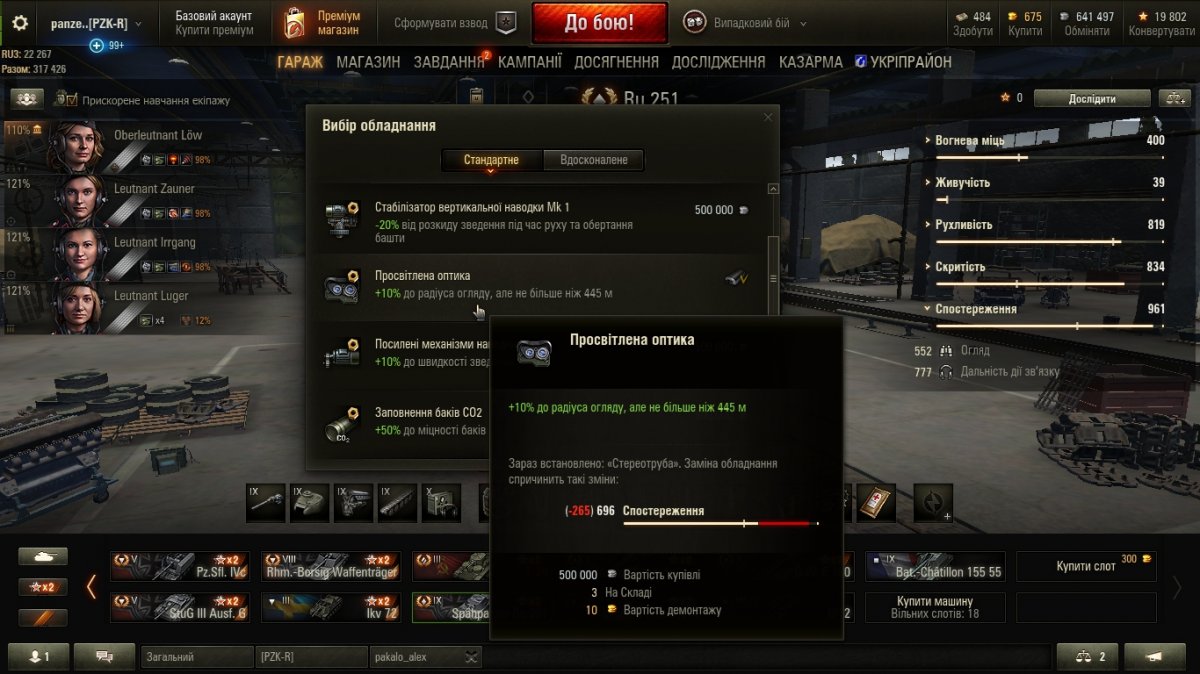Image resolution: width=1200 pixels, height=674 pixels.
Task: Open the Преміум магазин shop
Action: pyautogui.click(x=322, y=22)
